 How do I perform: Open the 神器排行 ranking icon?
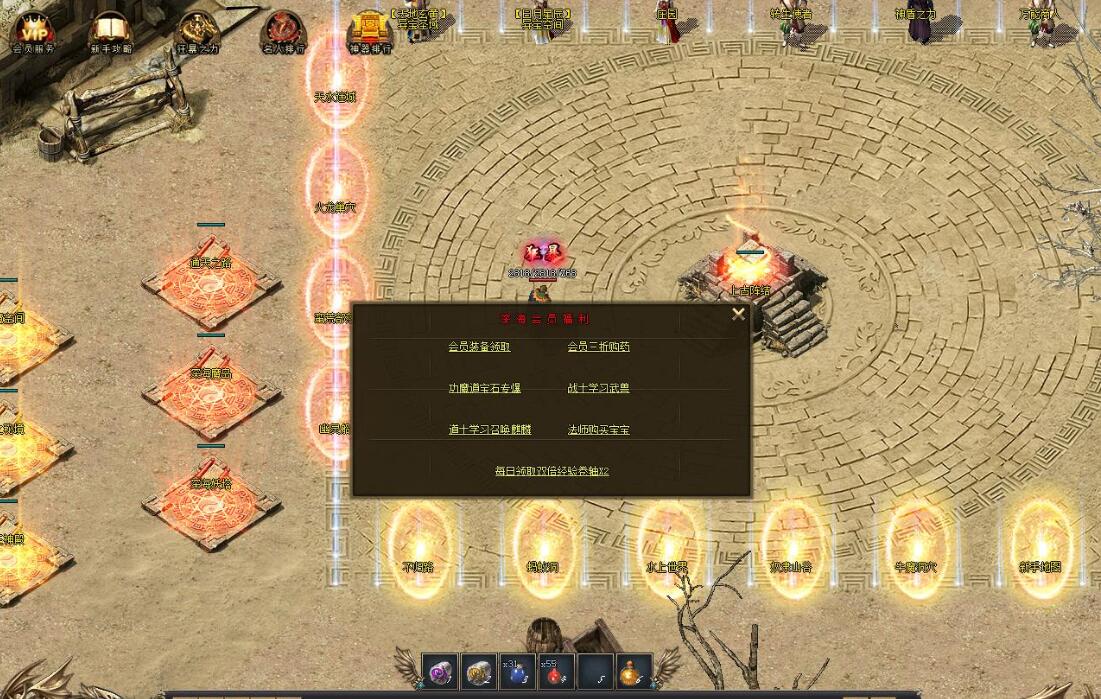tap(370, 31)
